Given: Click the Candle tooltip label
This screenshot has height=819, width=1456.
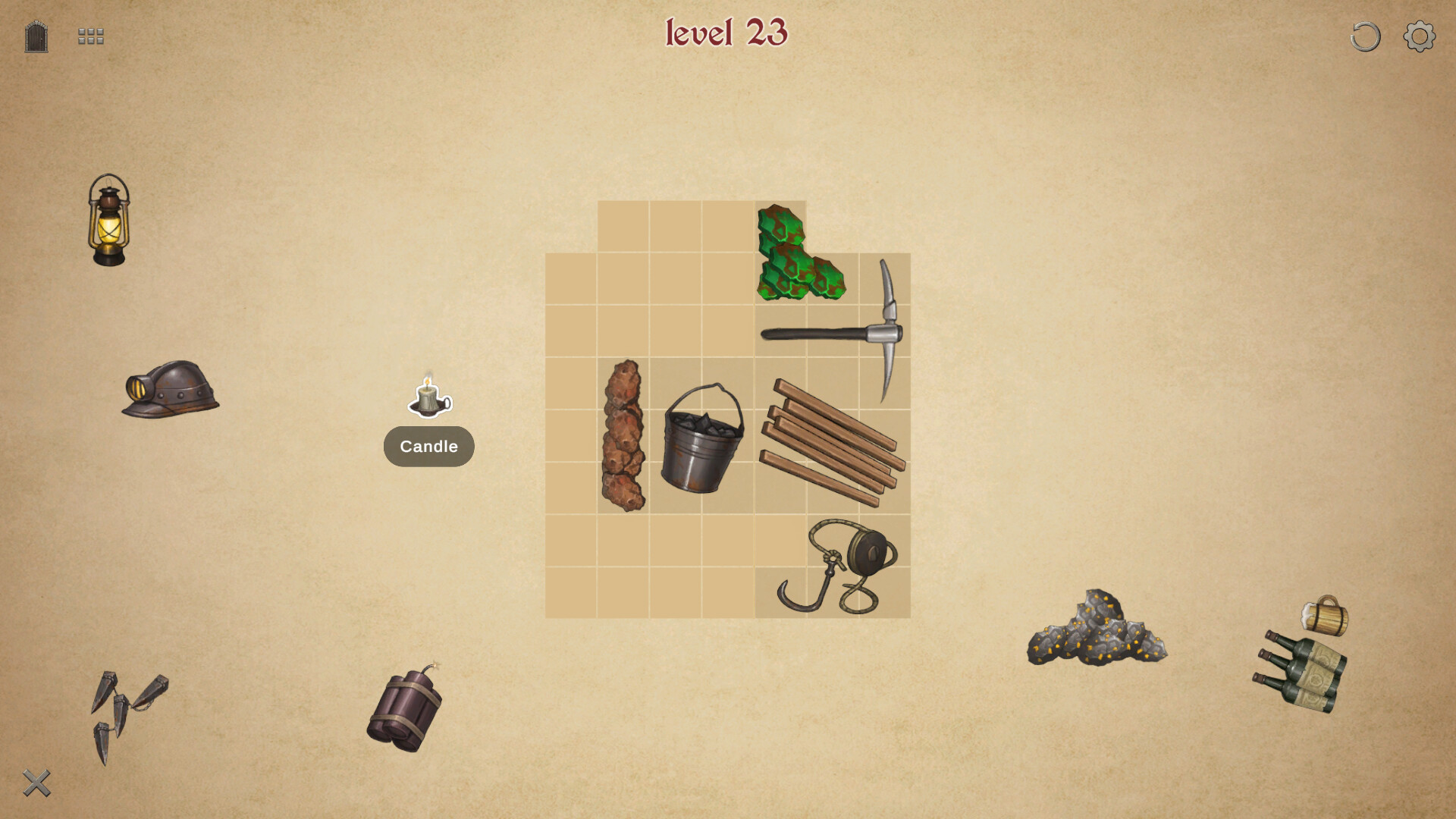Looking at the screenshot, I should [x=428, y=447].
